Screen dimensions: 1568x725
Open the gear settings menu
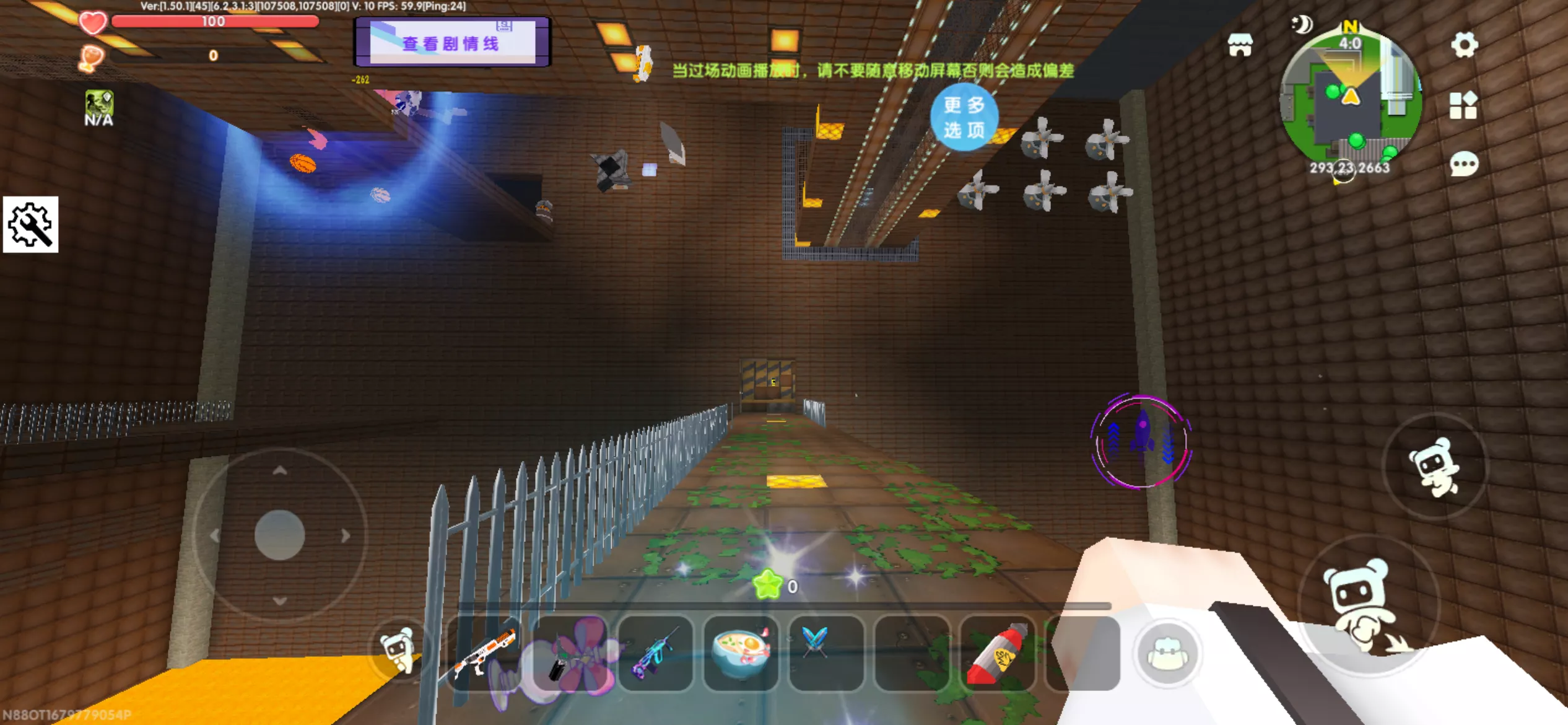[1465, 45]
